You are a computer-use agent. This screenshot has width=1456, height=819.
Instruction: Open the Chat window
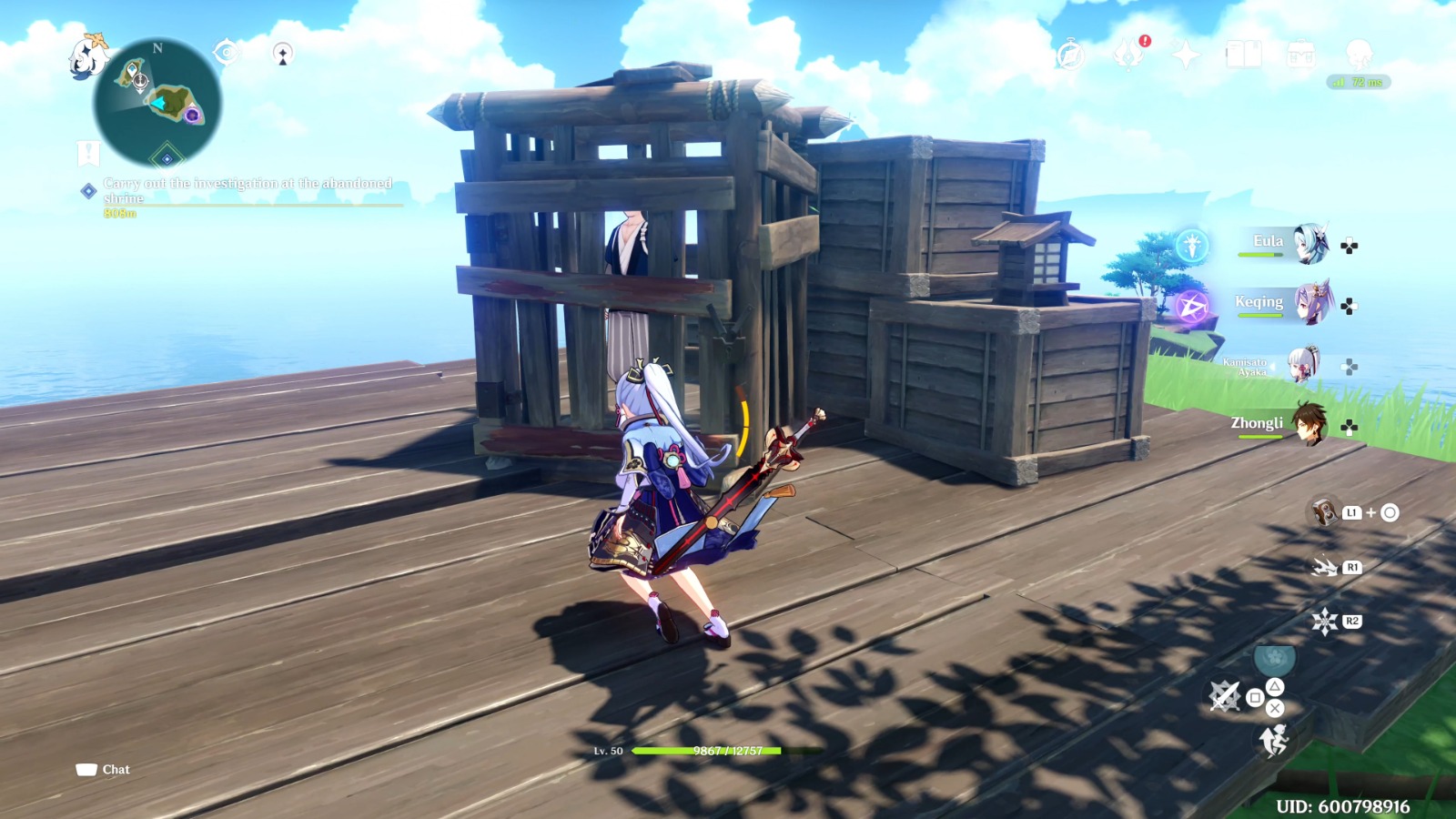(x=103, y=769)
